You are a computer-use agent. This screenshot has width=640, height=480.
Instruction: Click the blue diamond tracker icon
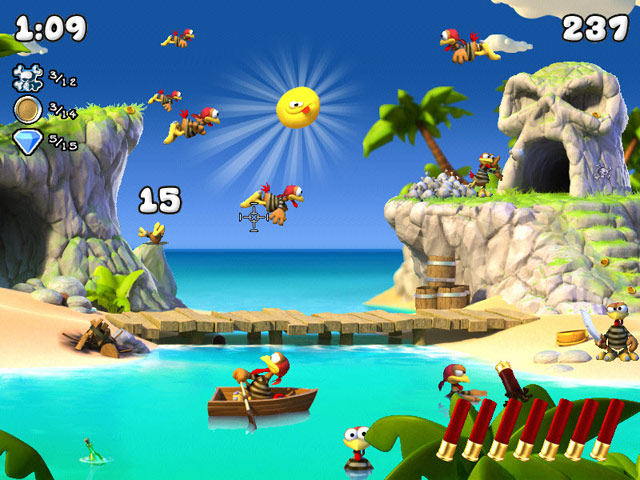coord(28,142)
